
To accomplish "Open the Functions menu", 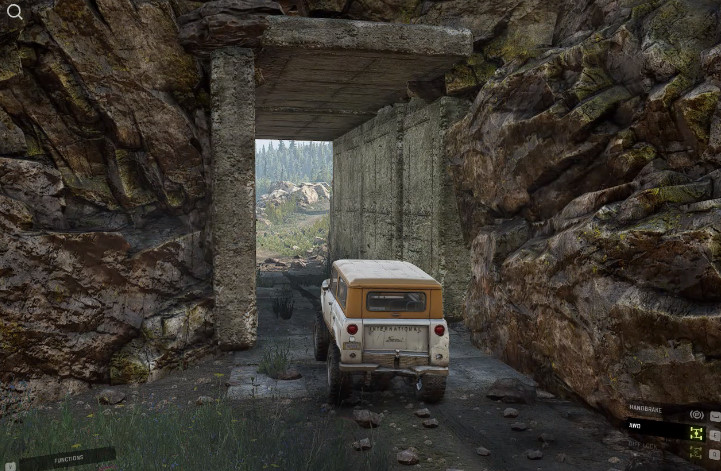I will coord(68,459).
